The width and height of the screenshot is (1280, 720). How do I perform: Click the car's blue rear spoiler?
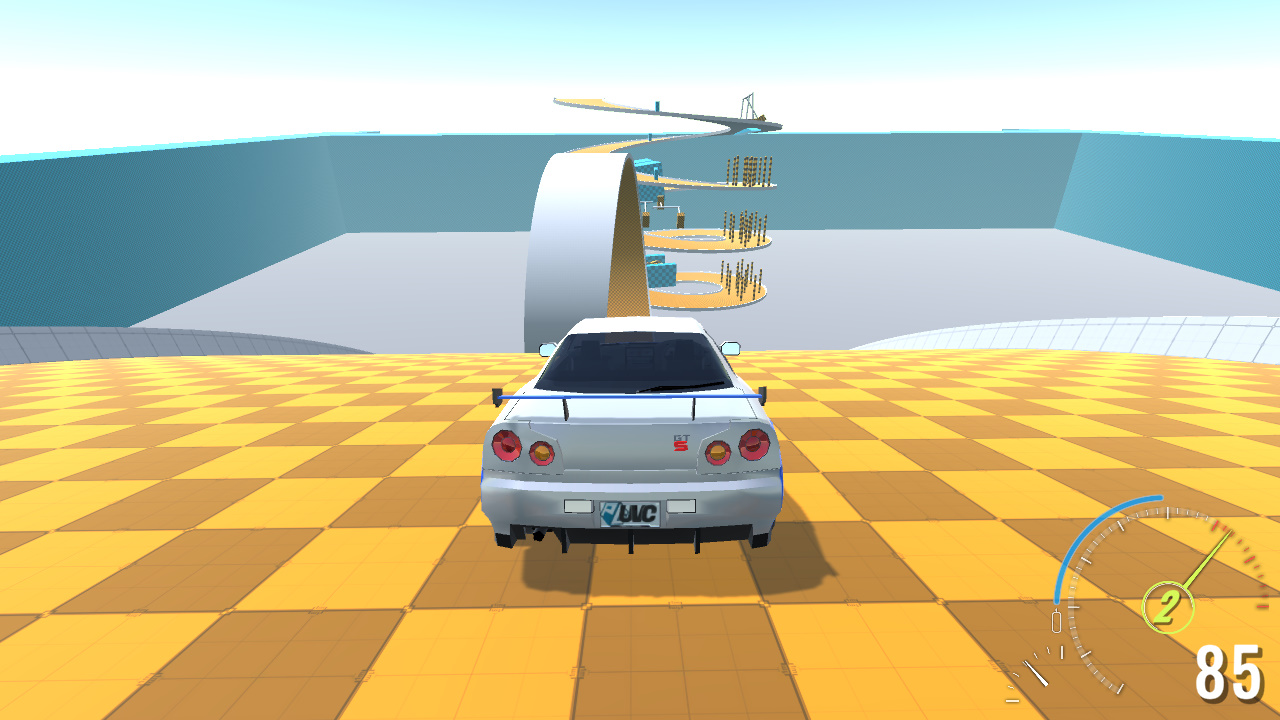(x=631, y=397)
